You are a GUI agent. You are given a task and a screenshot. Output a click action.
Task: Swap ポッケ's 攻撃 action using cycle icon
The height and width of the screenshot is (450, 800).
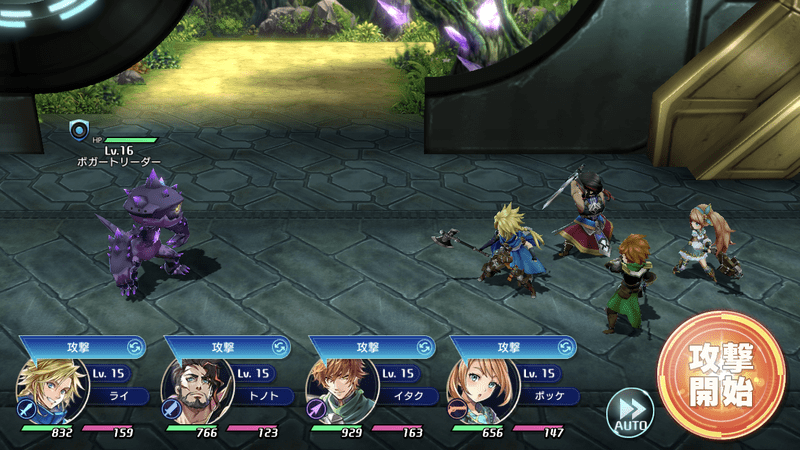click(567, 347)
